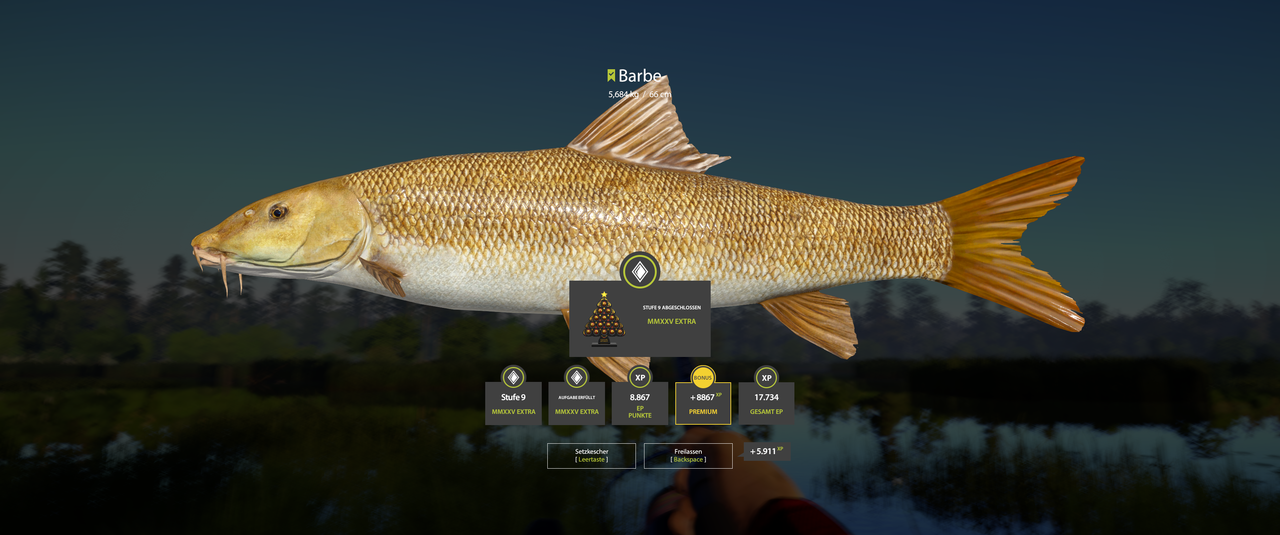Release the fish with the Freilassen button
The height and width of the screenshot is (535, 1280).
click(x=688, y=455)
